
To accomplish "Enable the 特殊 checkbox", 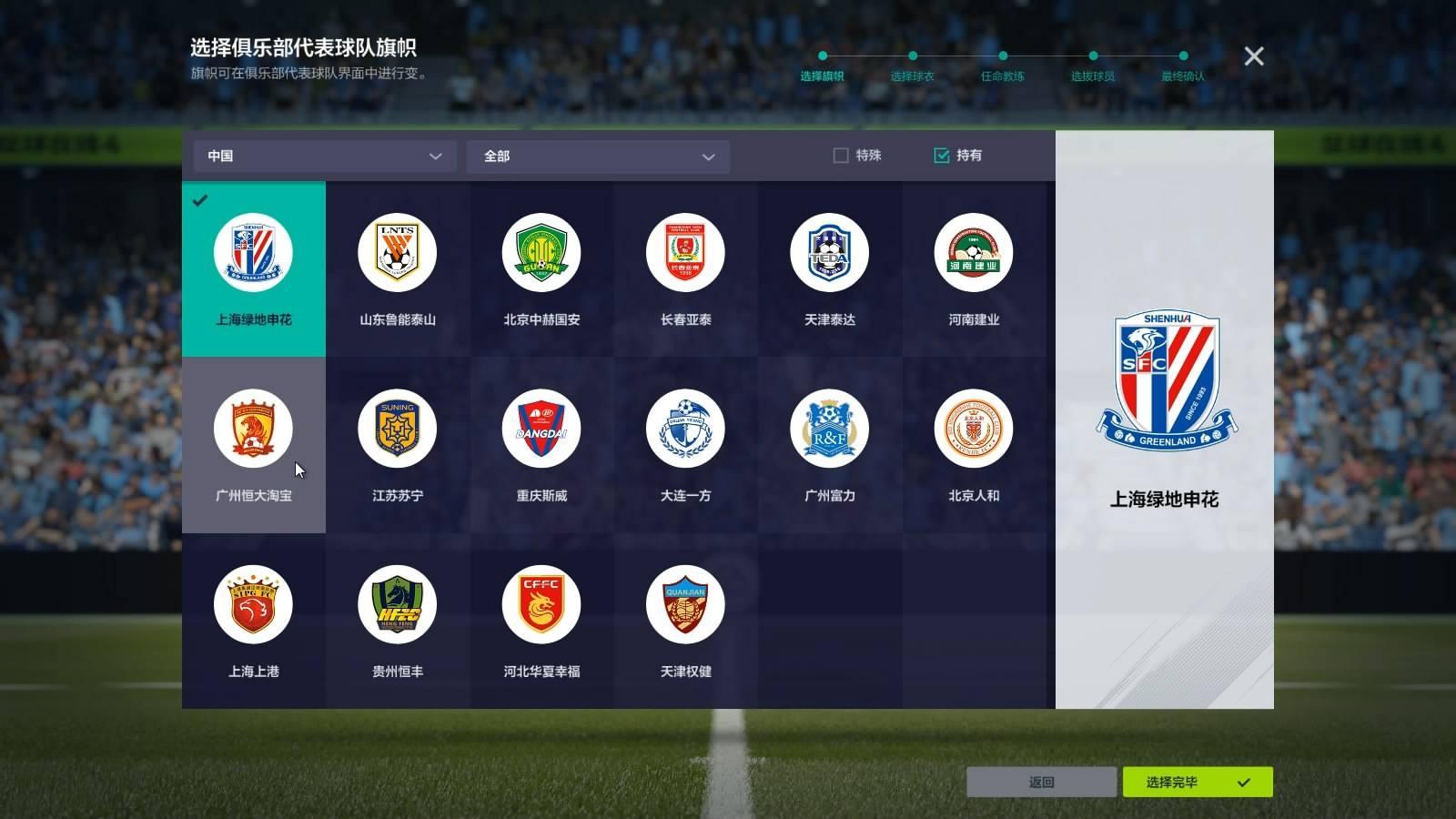I will tap(838, 155).
